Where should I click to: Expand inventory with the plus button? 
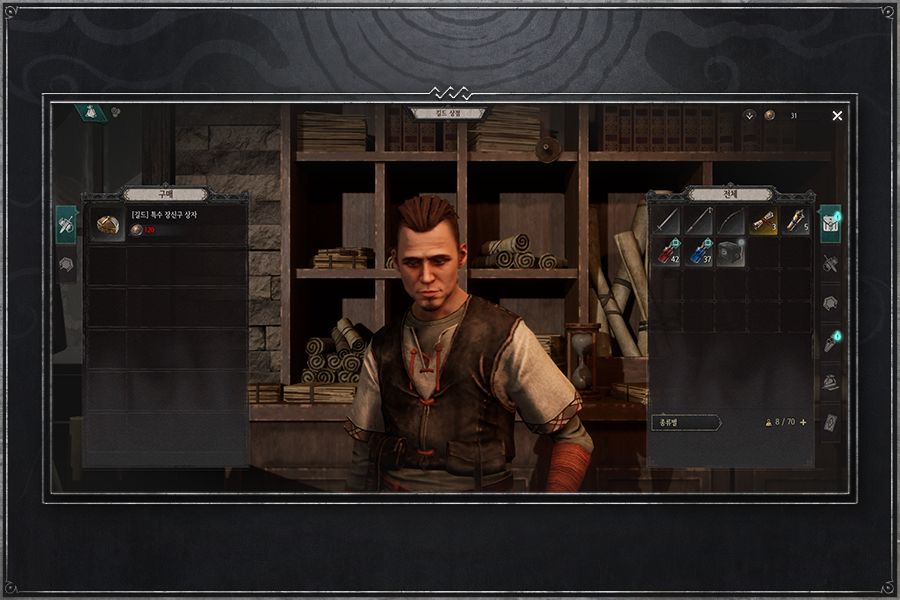point(802,423)
